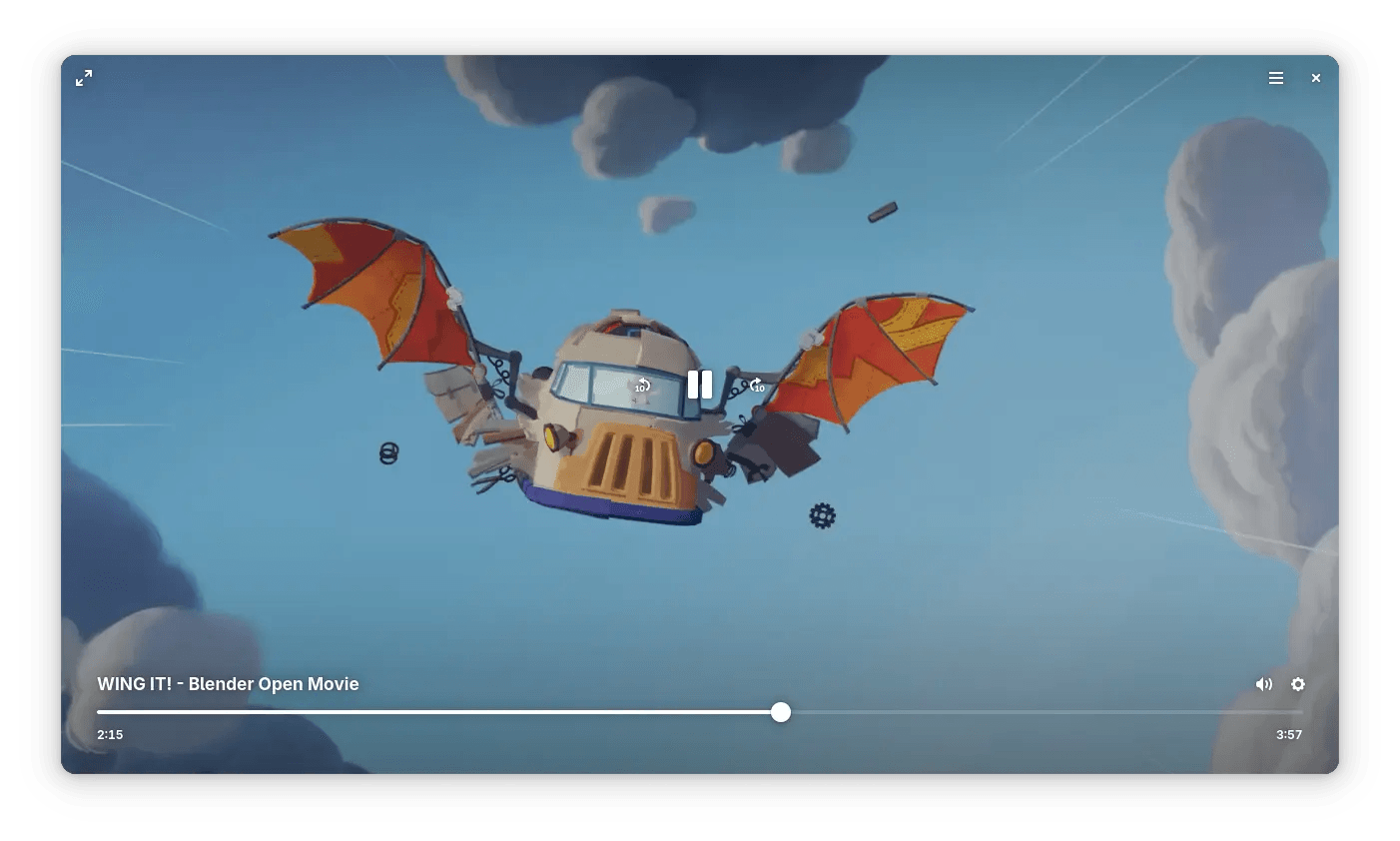
Task: Click the progress bar seek handle
Action: click(781, 712)
